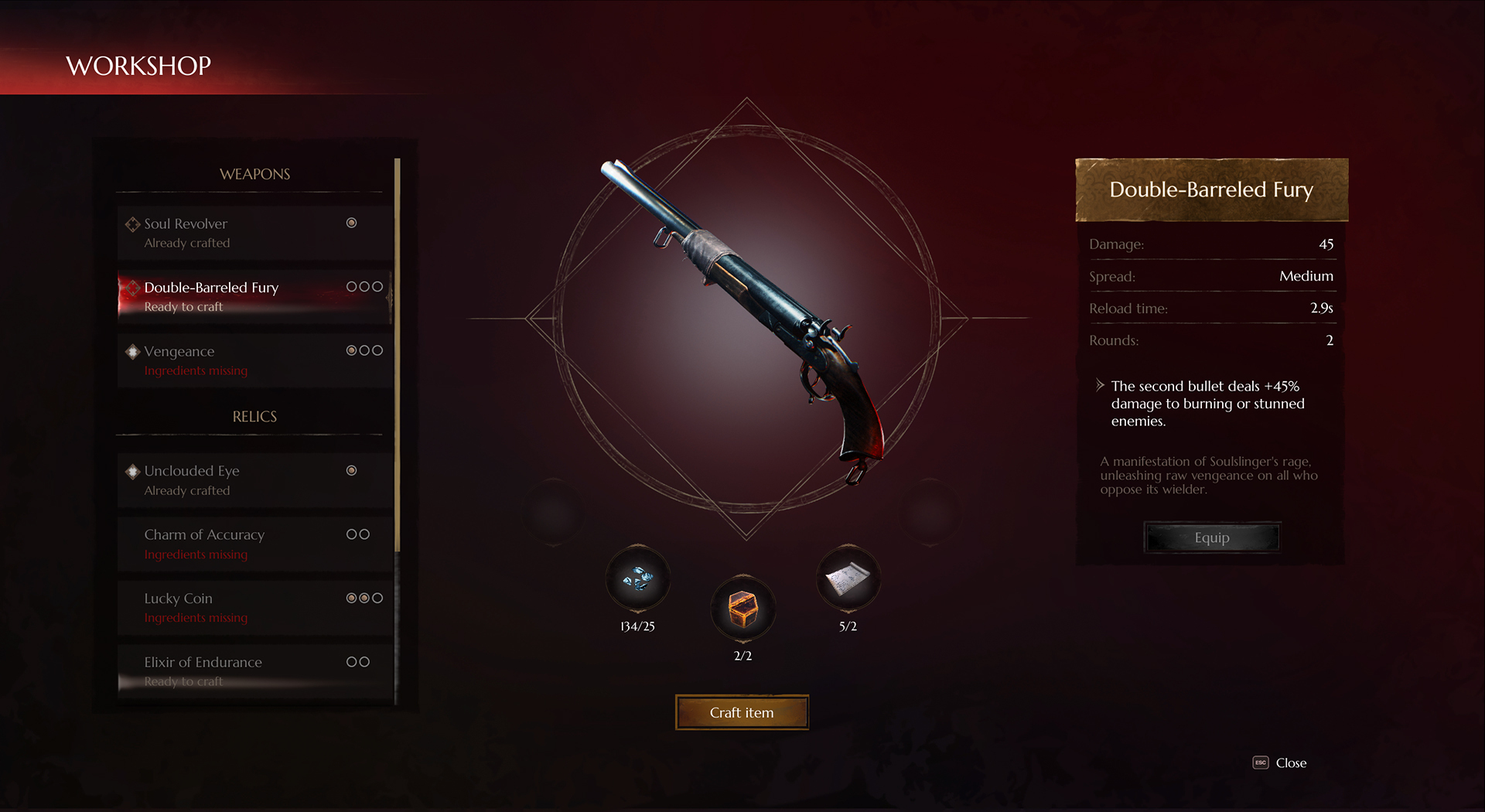
Task: Select the Soul Revolver weapon entry
Action: [x=232, y=232]
